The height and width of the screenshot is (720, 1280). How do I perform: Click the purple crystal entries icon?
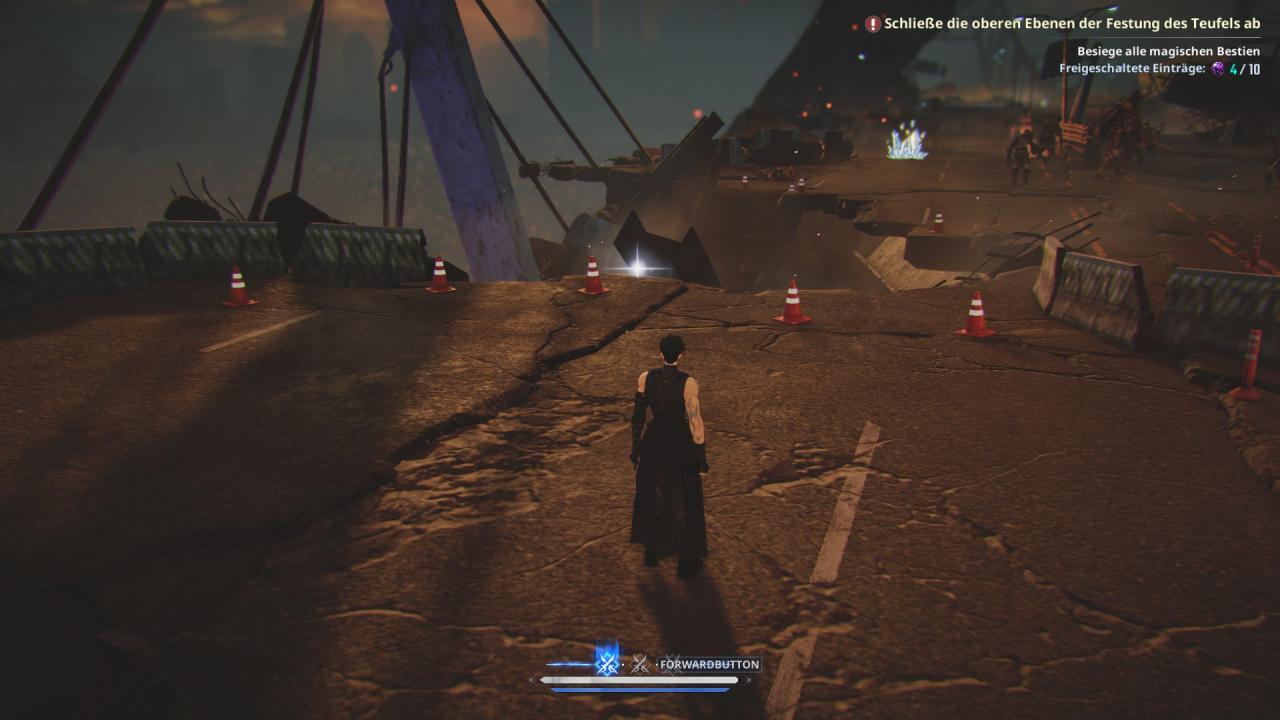[x=1217, y=69]
